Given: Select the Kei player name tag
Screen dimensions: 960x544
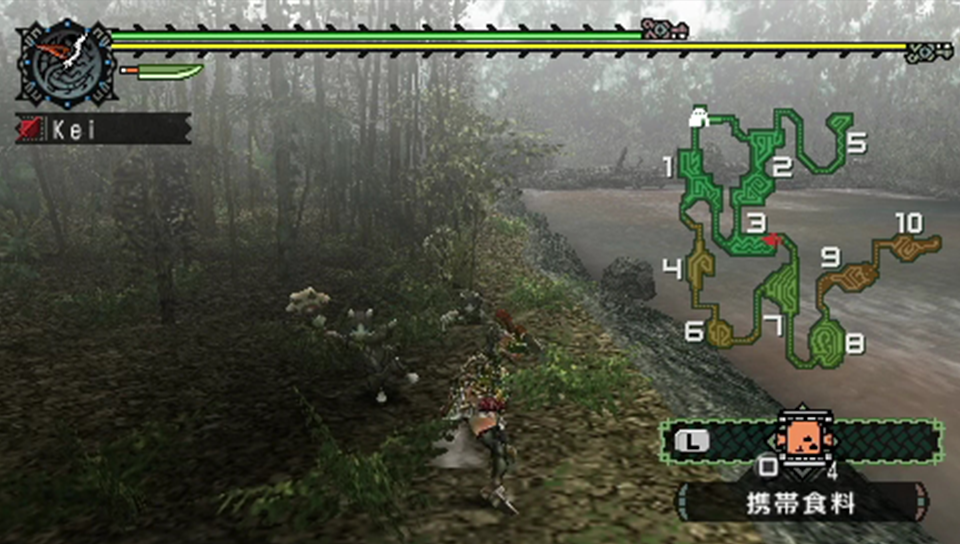Looking at the screenshot, I should tap(102, 129).
